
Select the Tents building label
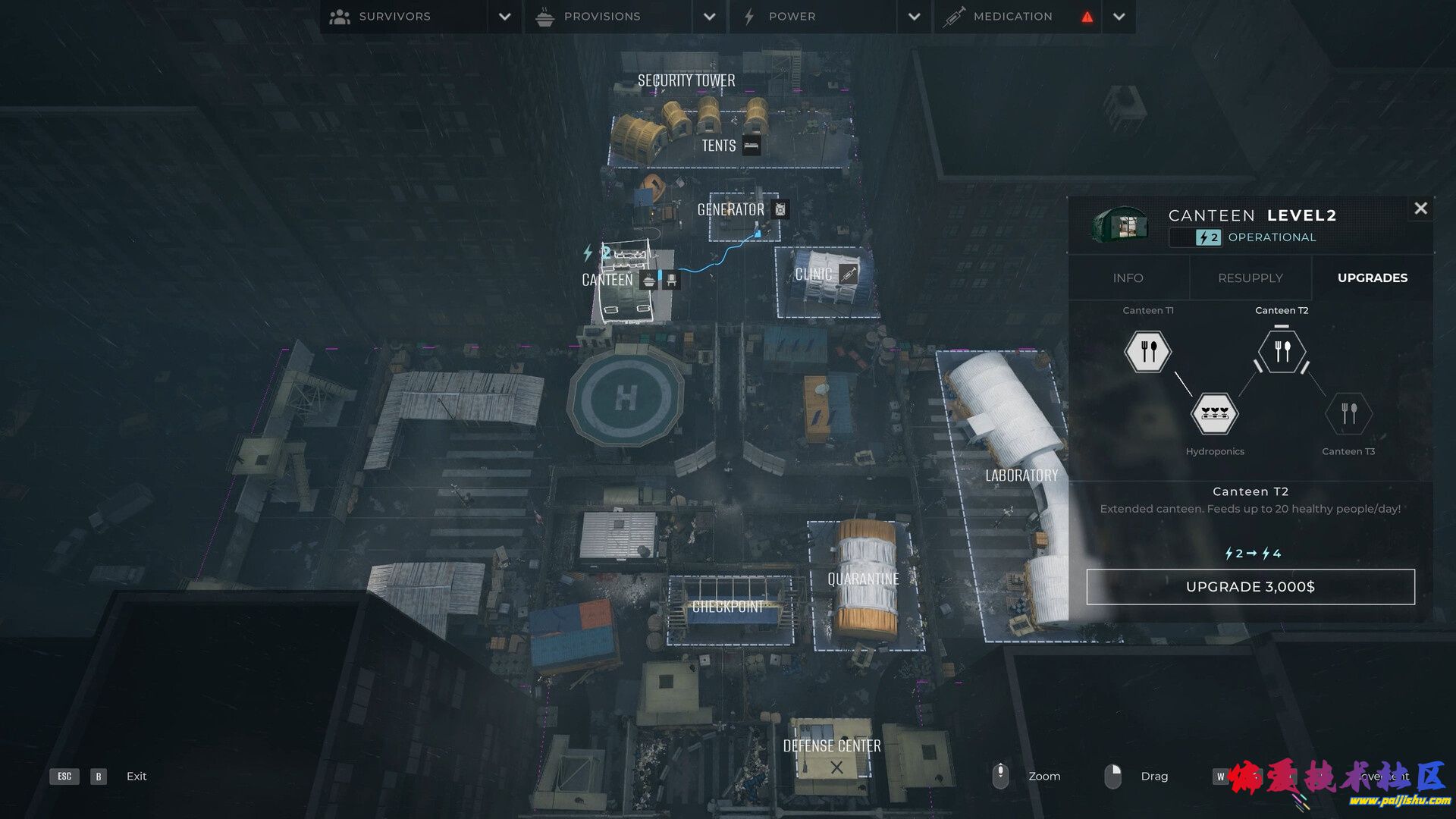click(x=719, y=146)
